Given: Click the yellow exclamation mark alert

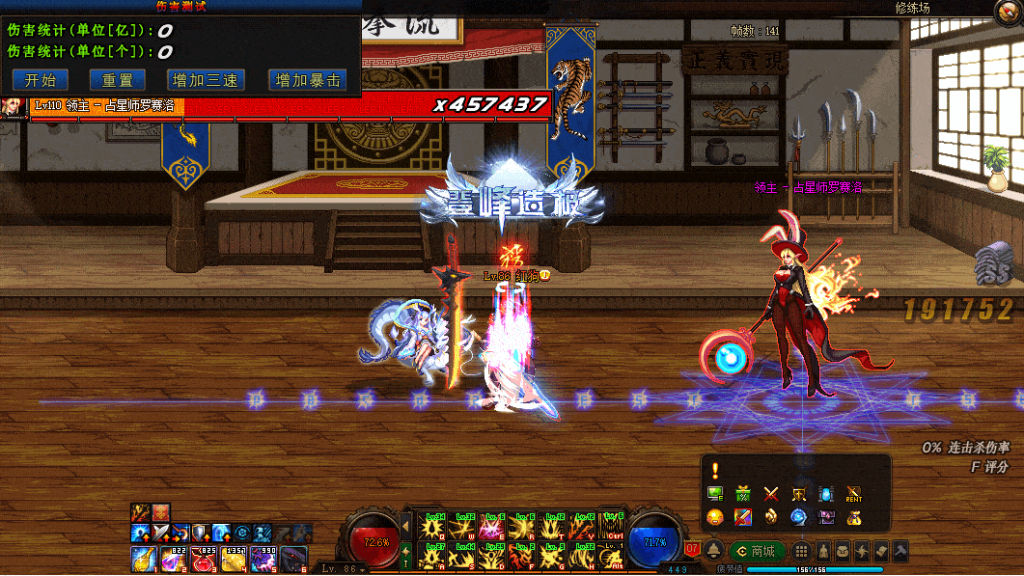Looking at the screenshot, I should 715,470.
